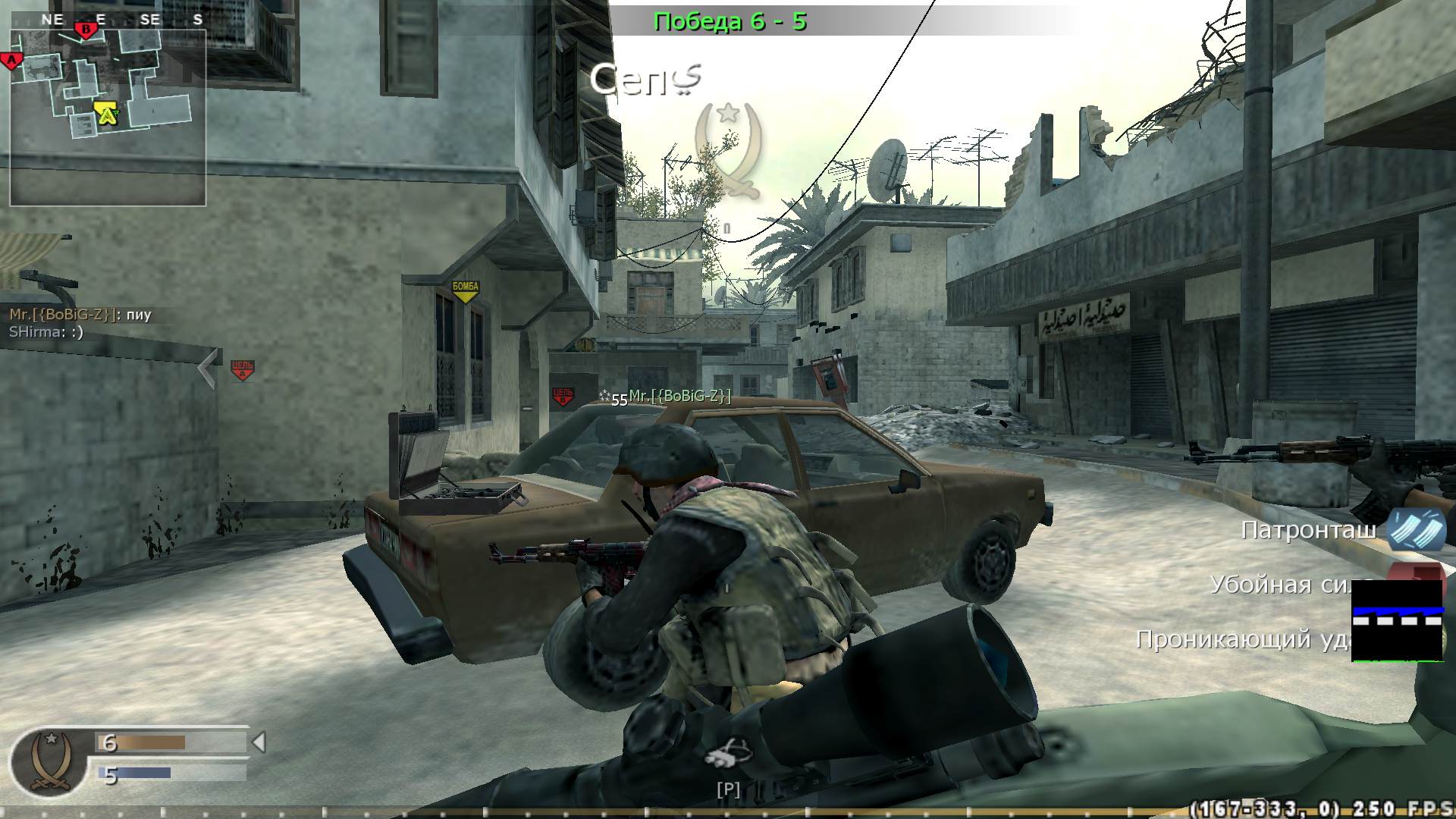The image size is (1456, 819).
Task: Open the Победа 6 - 5 score banner
Action: point(732,22)
